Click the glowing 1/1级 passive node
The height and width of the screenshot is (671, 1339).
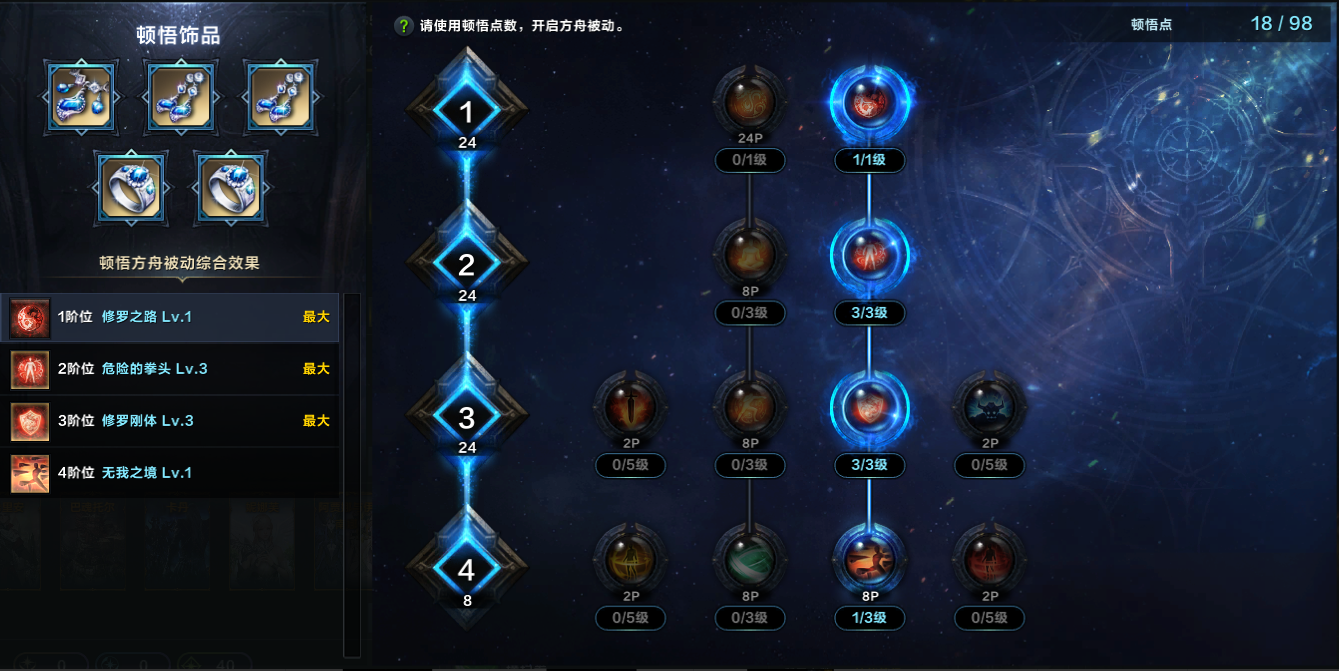[x=869, y=102]
